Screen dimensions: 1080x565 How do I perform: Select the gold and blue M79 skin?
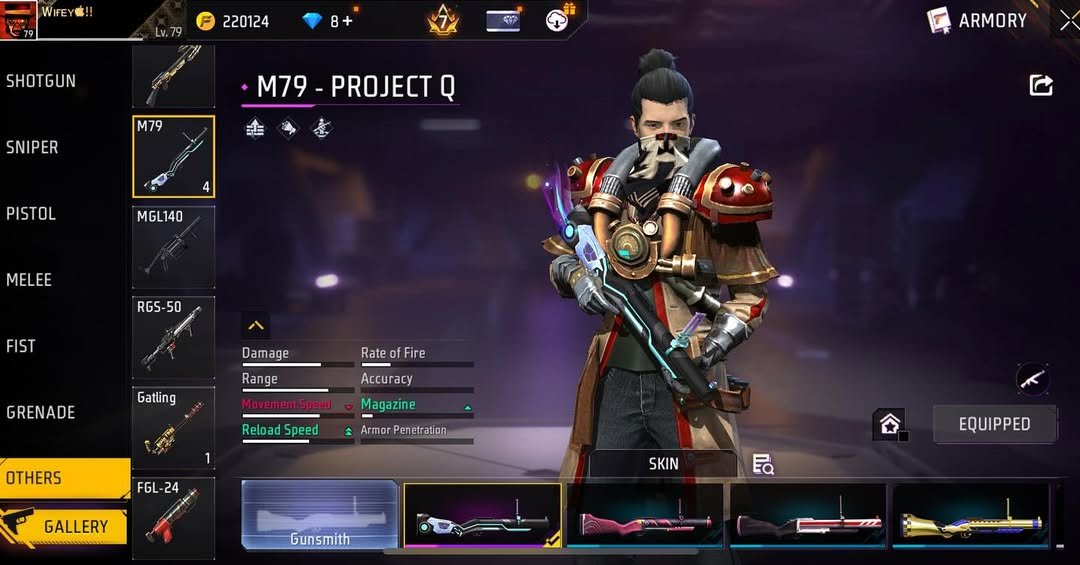point(970,516)
